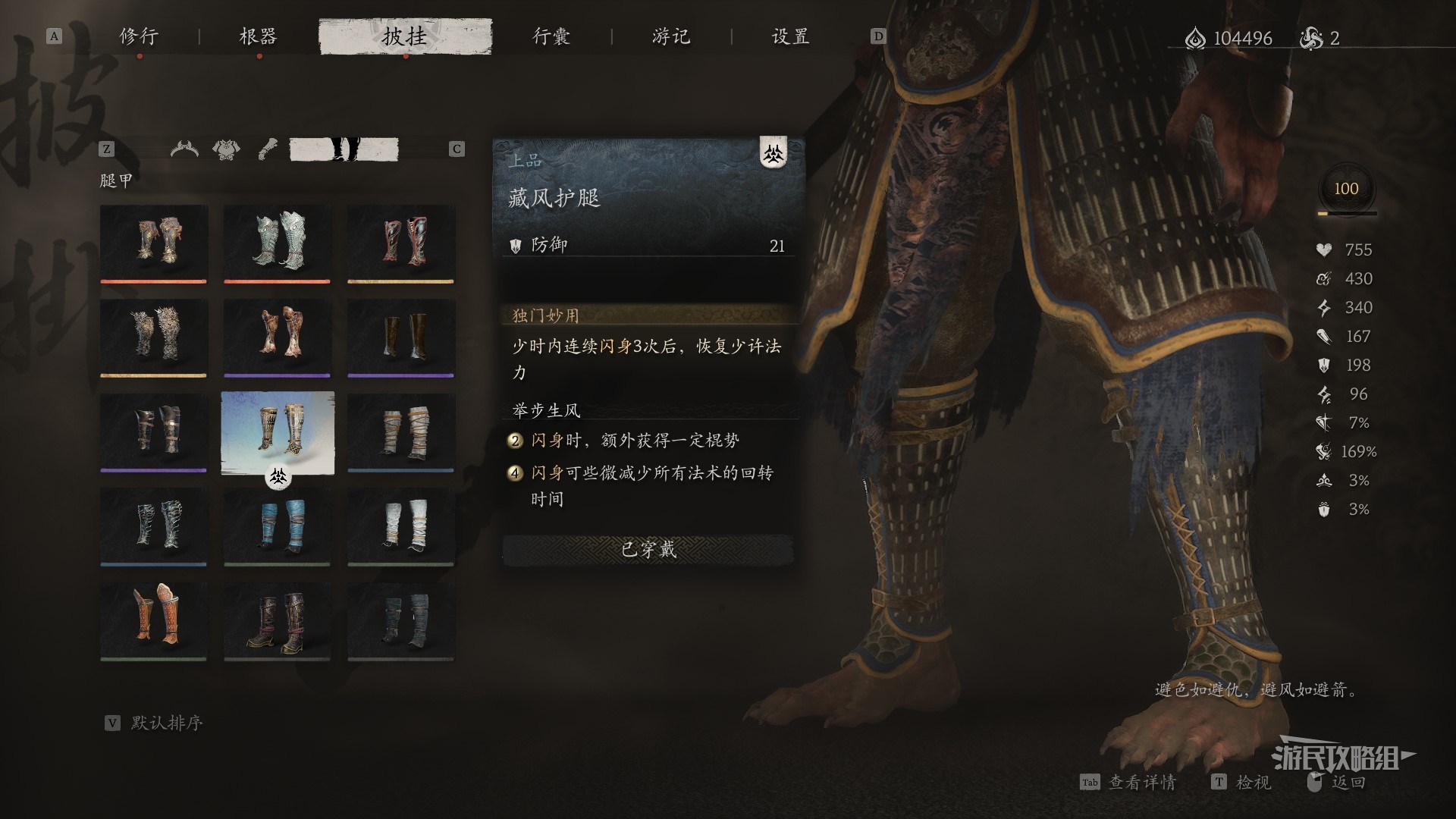Select the spiky thorn-covered leg armor

[x=153, y=336]
